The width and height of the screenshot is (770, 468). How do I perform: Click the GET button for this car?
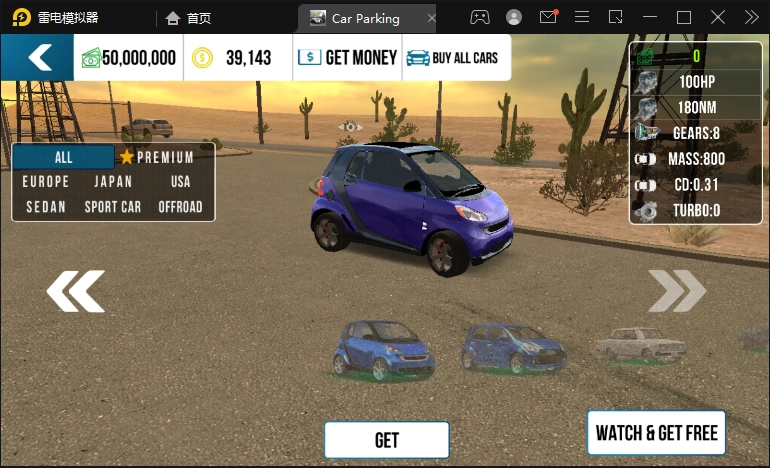[386, 440]
